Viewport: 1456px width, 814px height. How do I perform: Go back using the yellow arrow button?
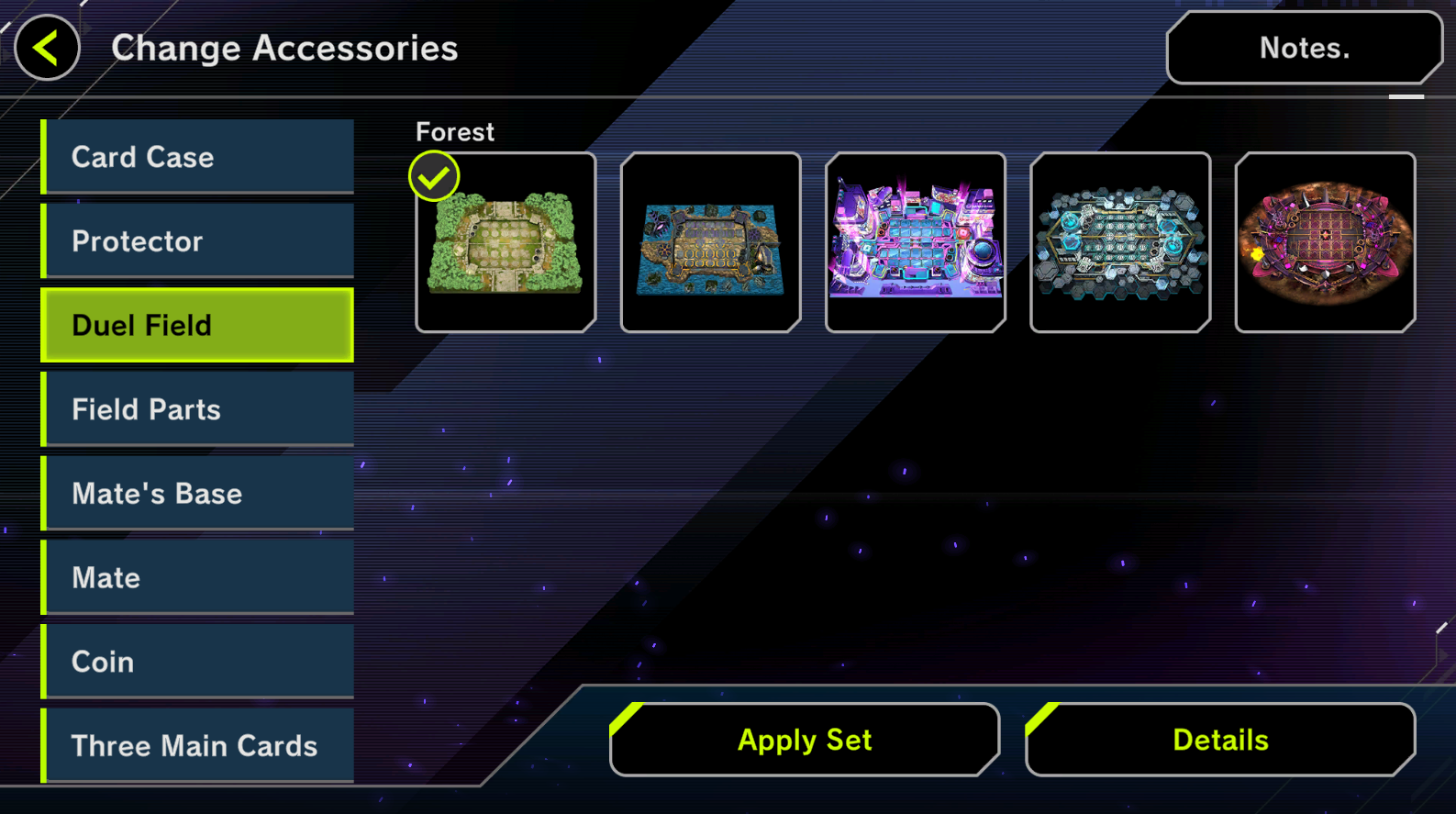click(x=47, y=48)
